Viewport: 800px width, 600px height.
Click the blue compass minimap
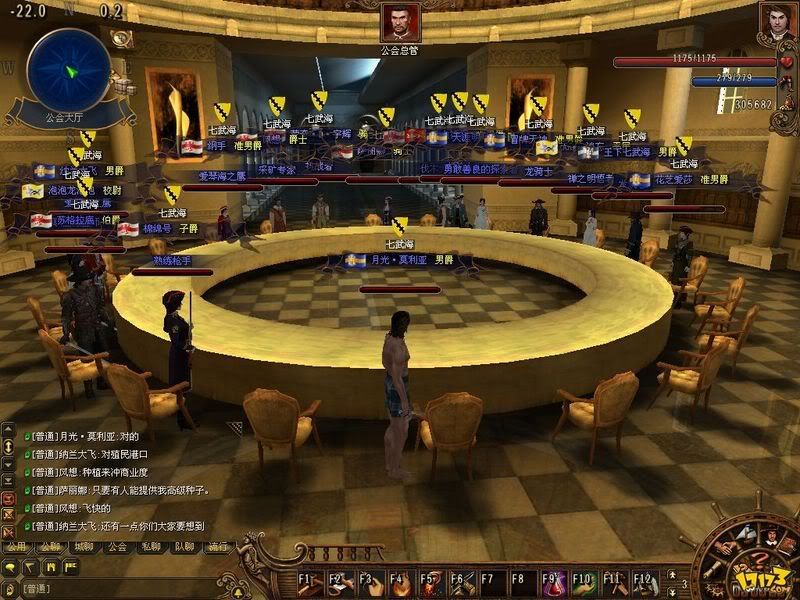[x=68, y=70]
